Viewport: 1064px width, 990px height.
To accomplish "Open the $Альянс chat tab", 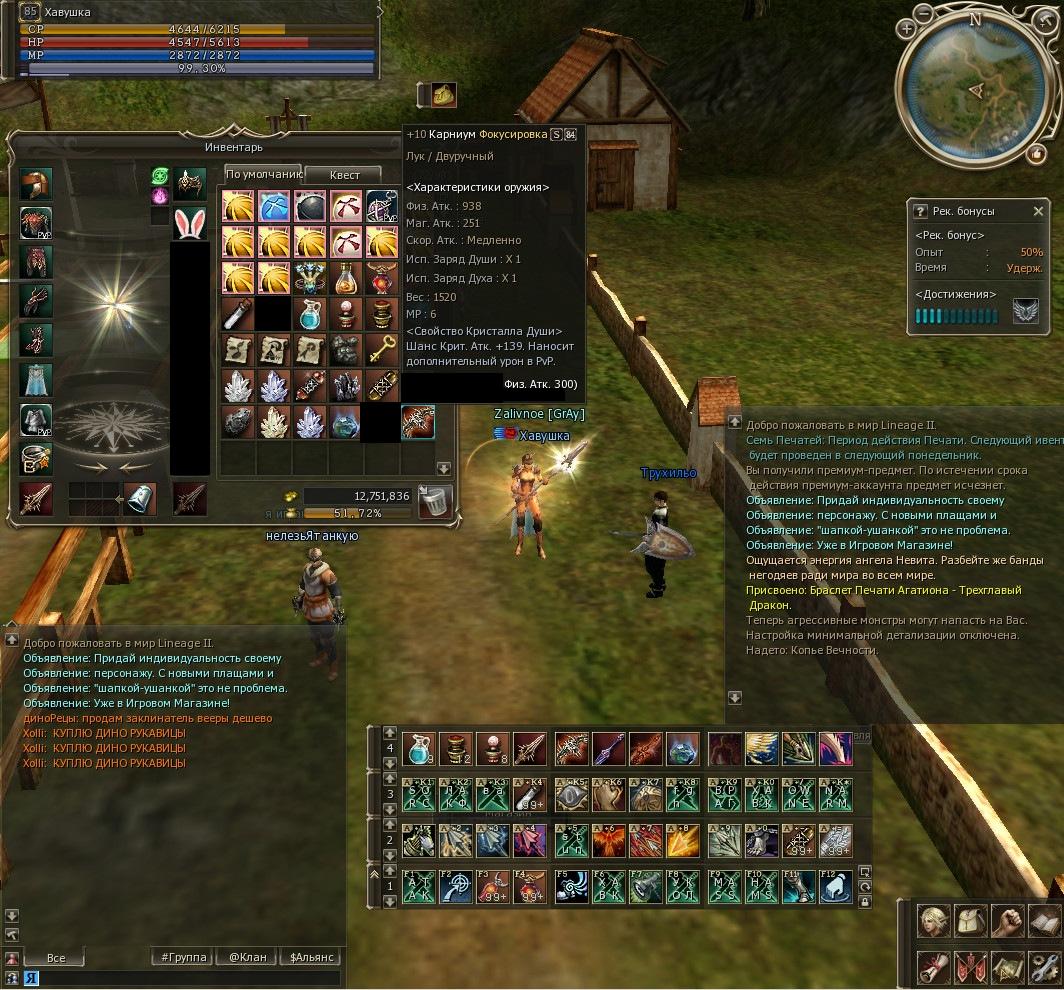I will point(311,957).
